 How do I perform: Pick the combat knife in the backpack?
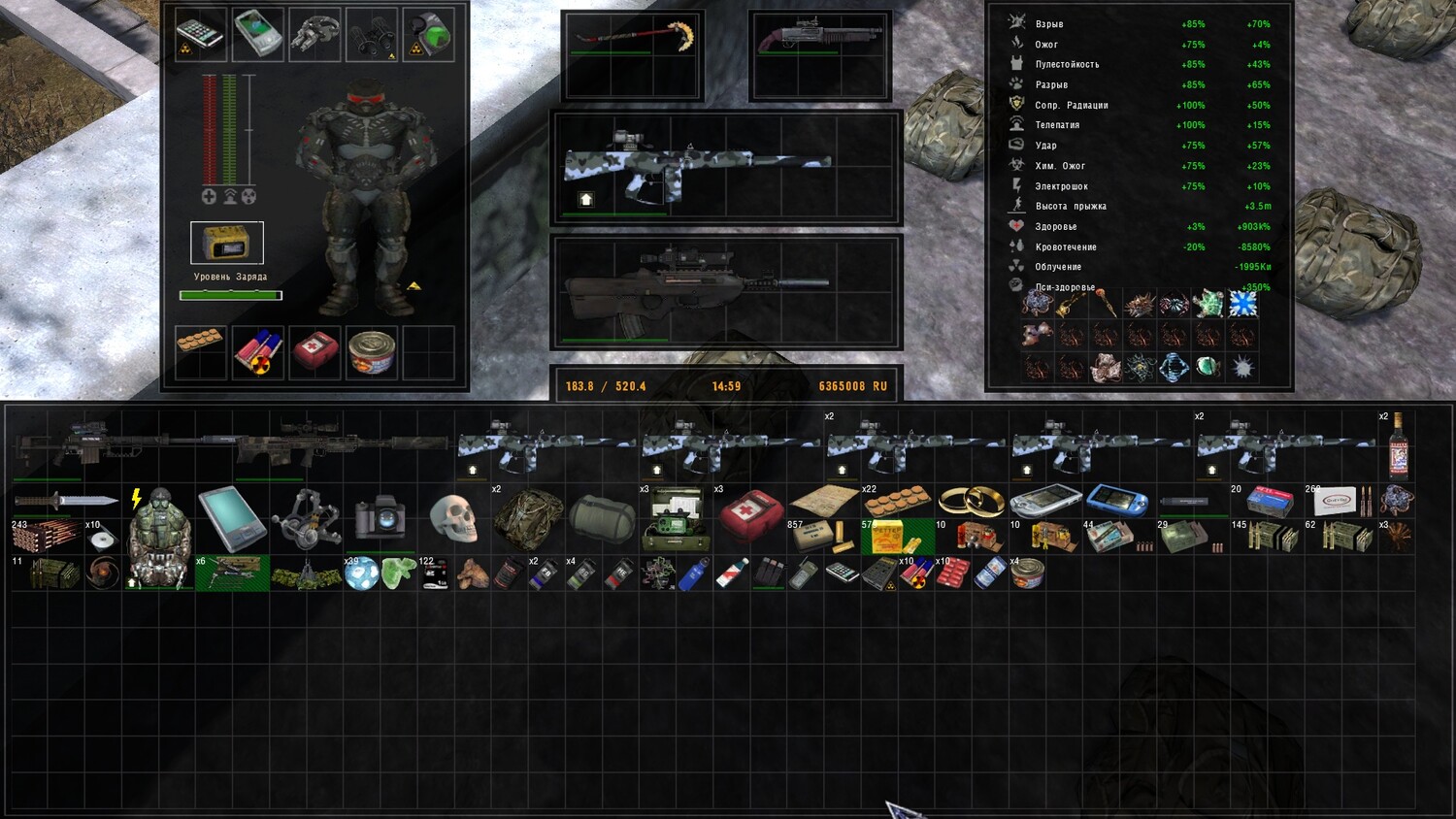65,502
